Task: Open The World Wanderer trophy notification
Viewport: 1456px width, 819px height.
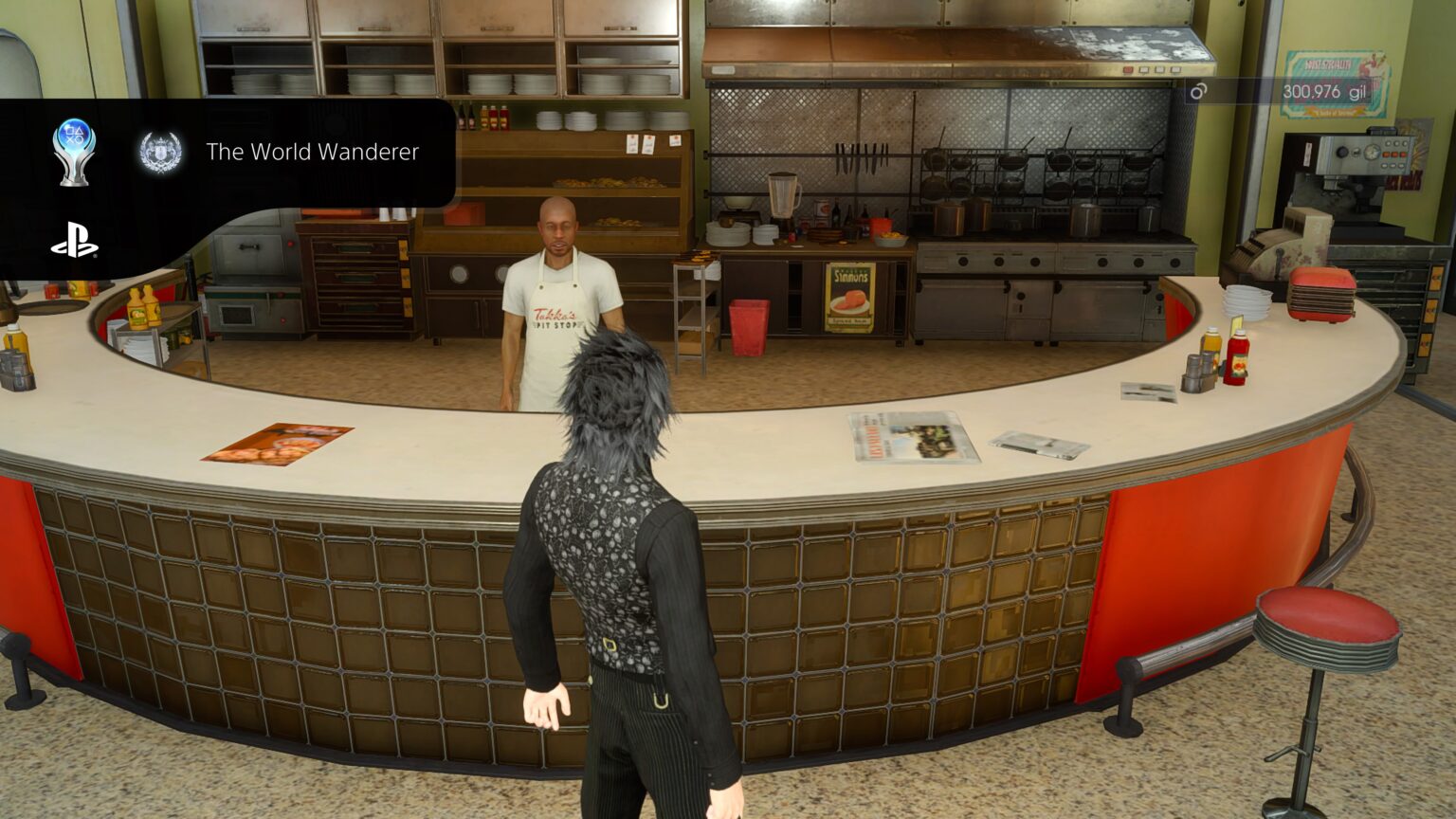Action: [x=312, y=152]
